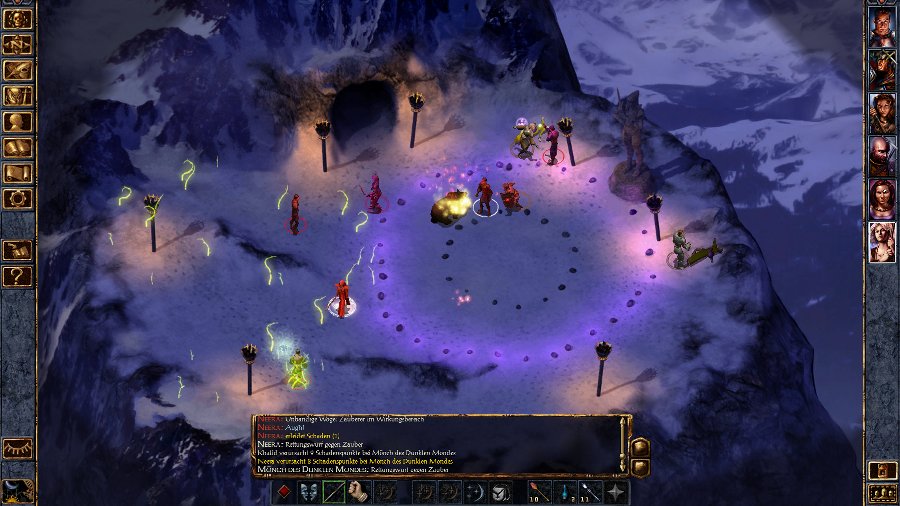Open the character record head icon
Viewport: 900px width, 506px height.
coord(18,122)
